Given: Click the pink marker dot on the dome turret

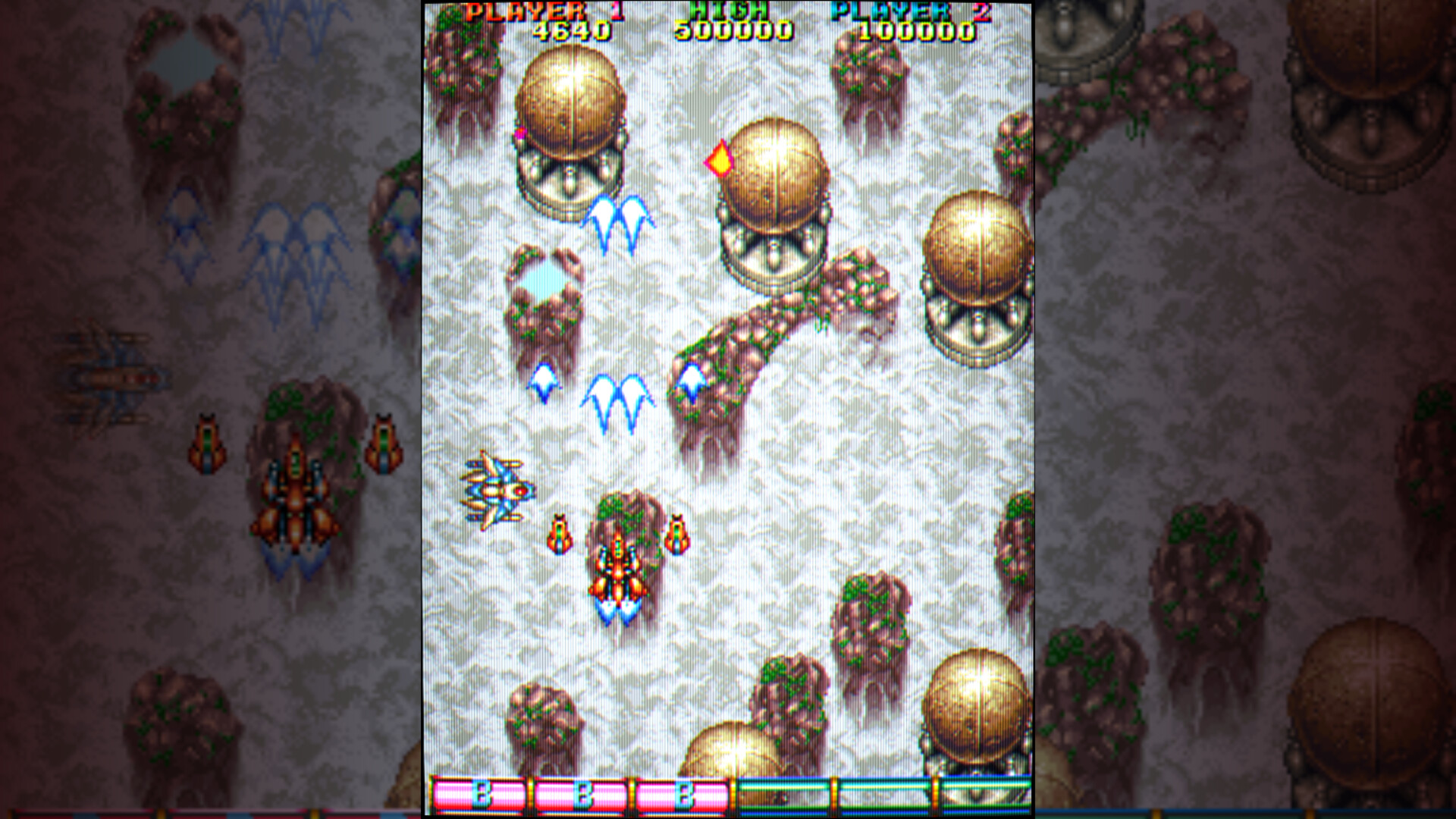Looking at the screenshot, I should pyautogui.click(x=520, y=133).
